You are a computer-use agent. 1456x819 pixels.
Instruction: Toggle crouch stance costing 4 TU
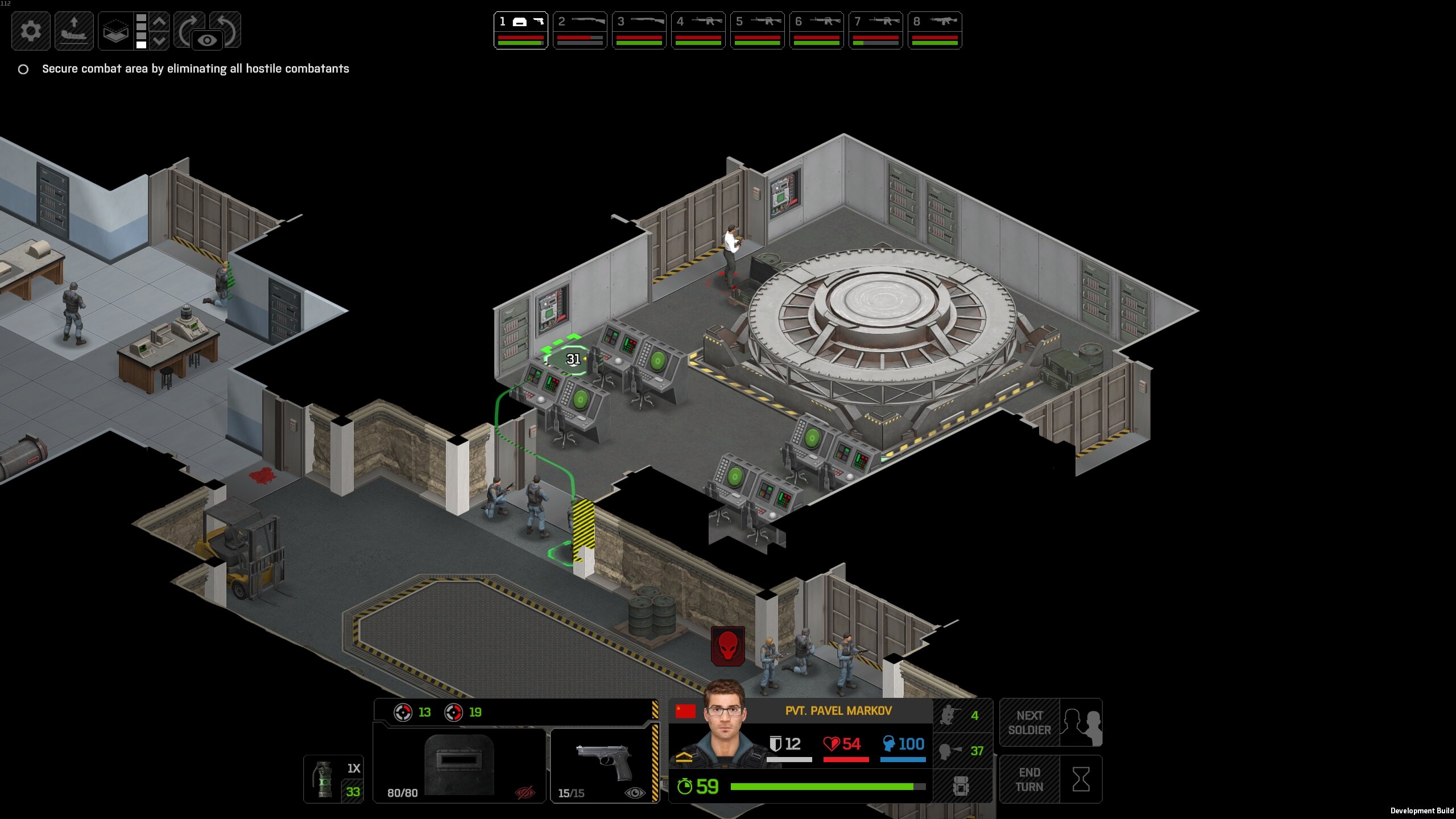click(962, 715)
